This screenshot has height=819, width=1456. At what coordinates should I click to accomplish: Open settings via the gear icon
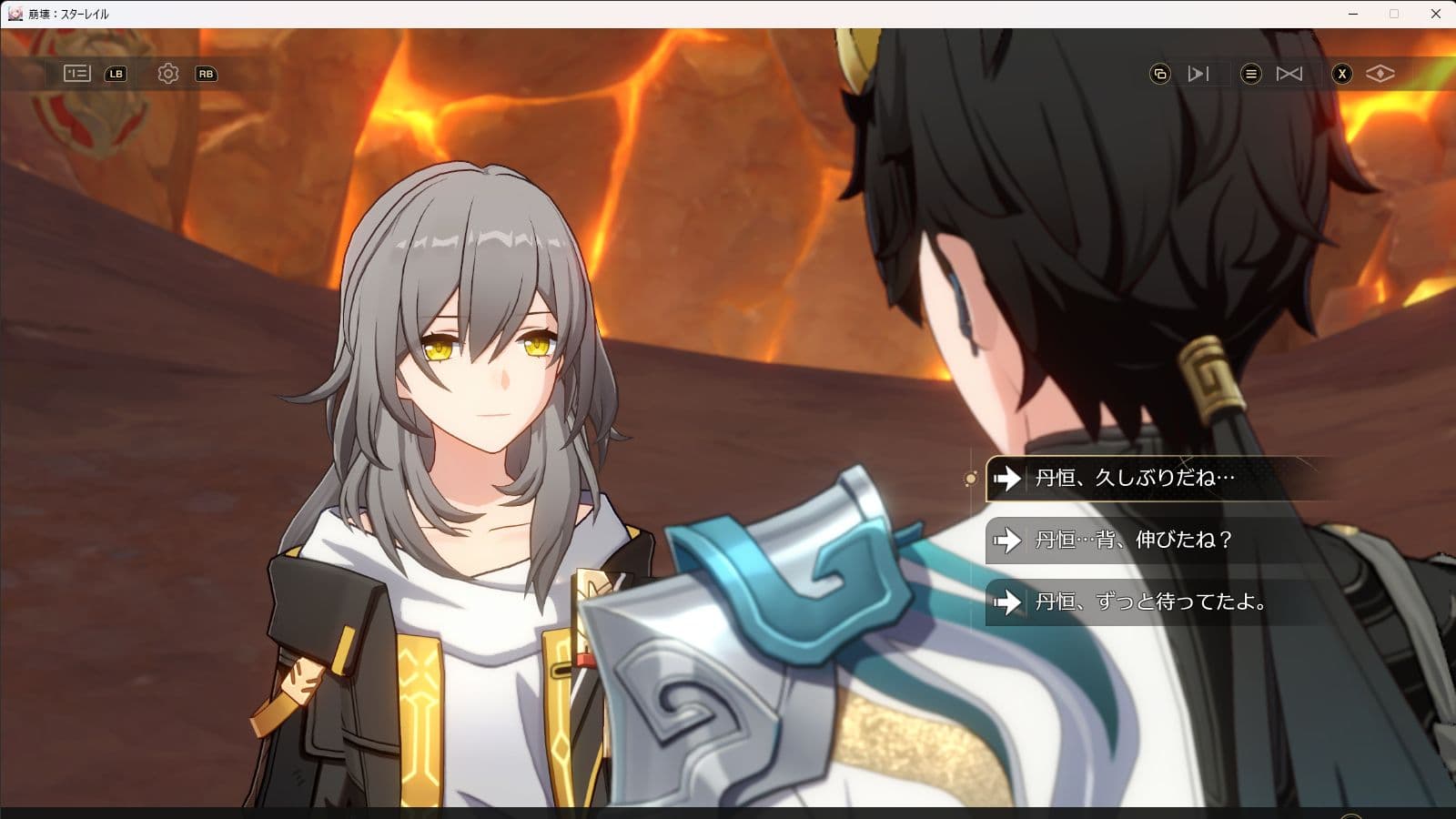click(168, 74)
